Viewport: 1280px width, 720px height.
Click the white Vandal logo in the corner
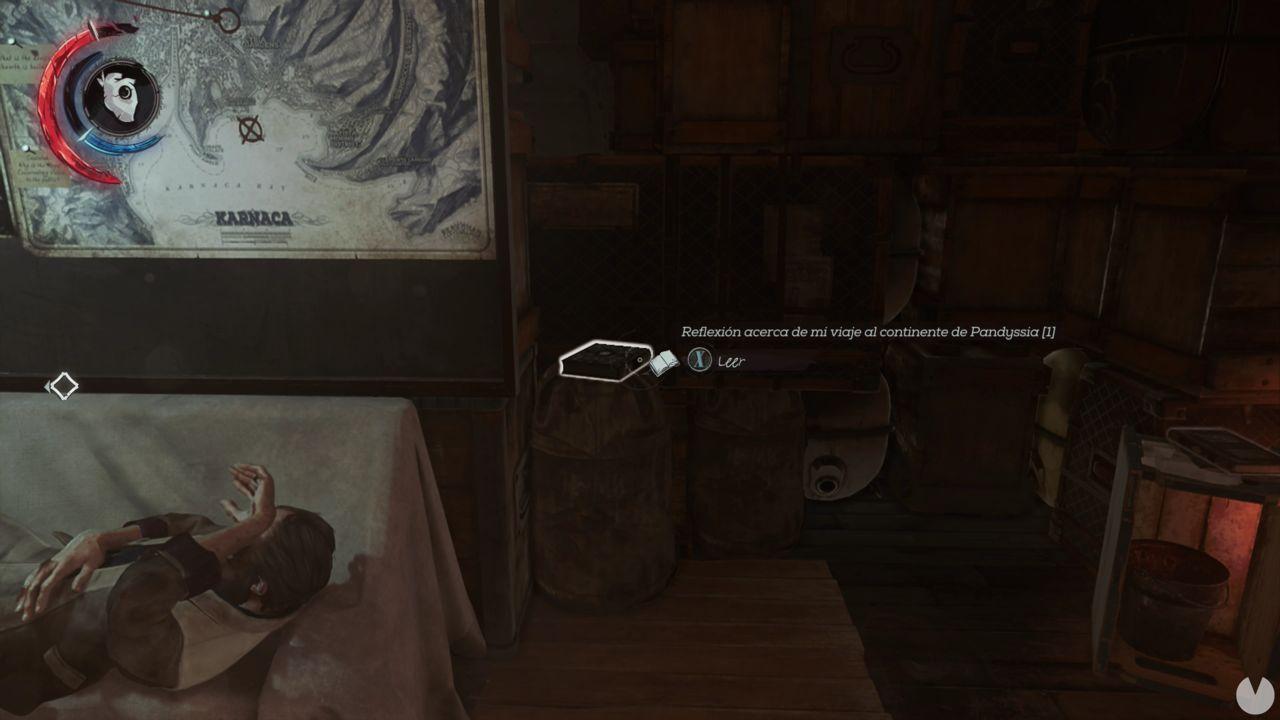1252,694
